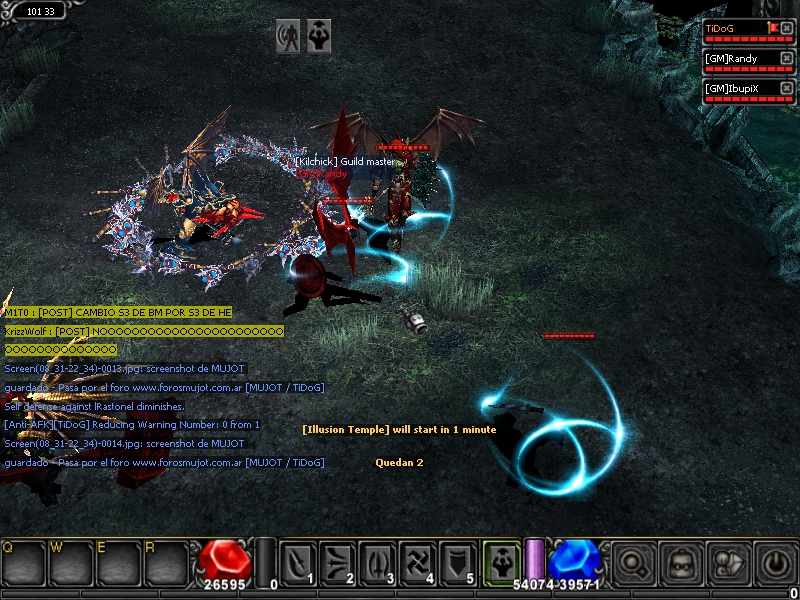Click the magnifying glass menu button

[x=632, y=562]
